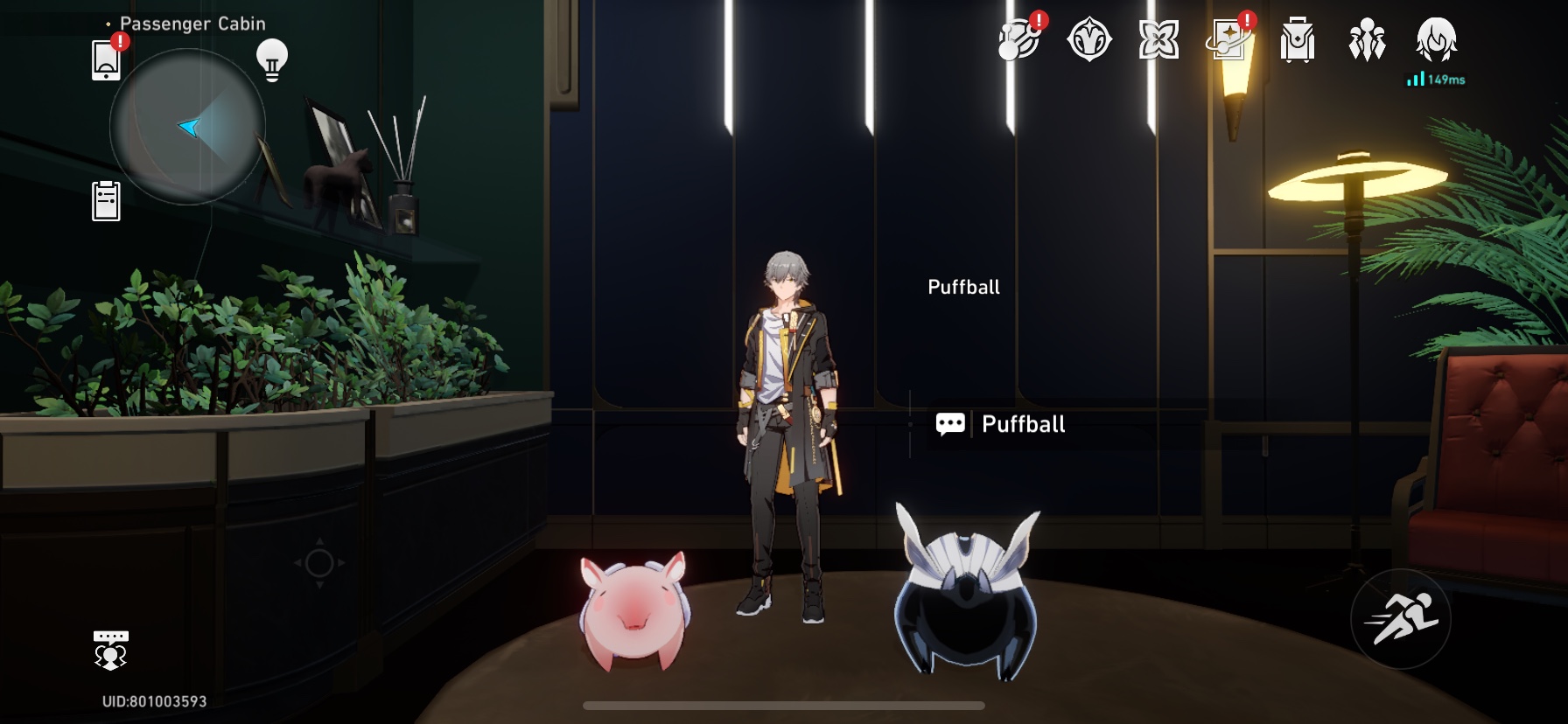This screenshot has height=724, width=1568.
Task: Click the leftmost top icon with alert badge
Action: coord(1020,39)
